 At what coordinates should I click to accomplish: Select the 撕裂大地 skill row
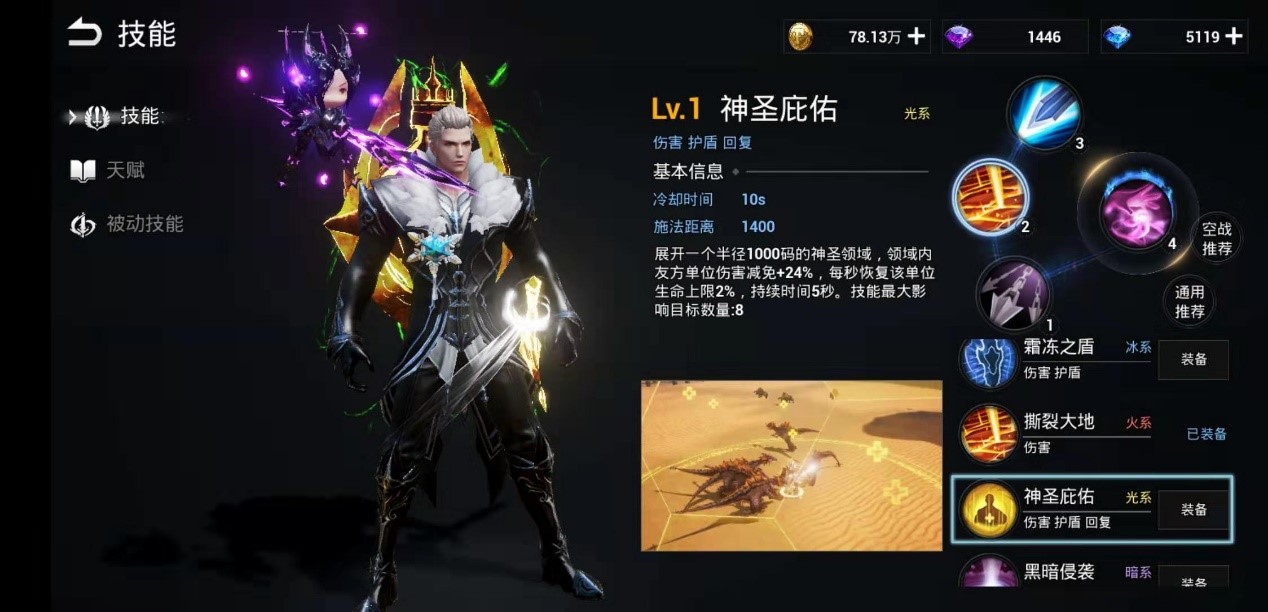point(1058,433)
